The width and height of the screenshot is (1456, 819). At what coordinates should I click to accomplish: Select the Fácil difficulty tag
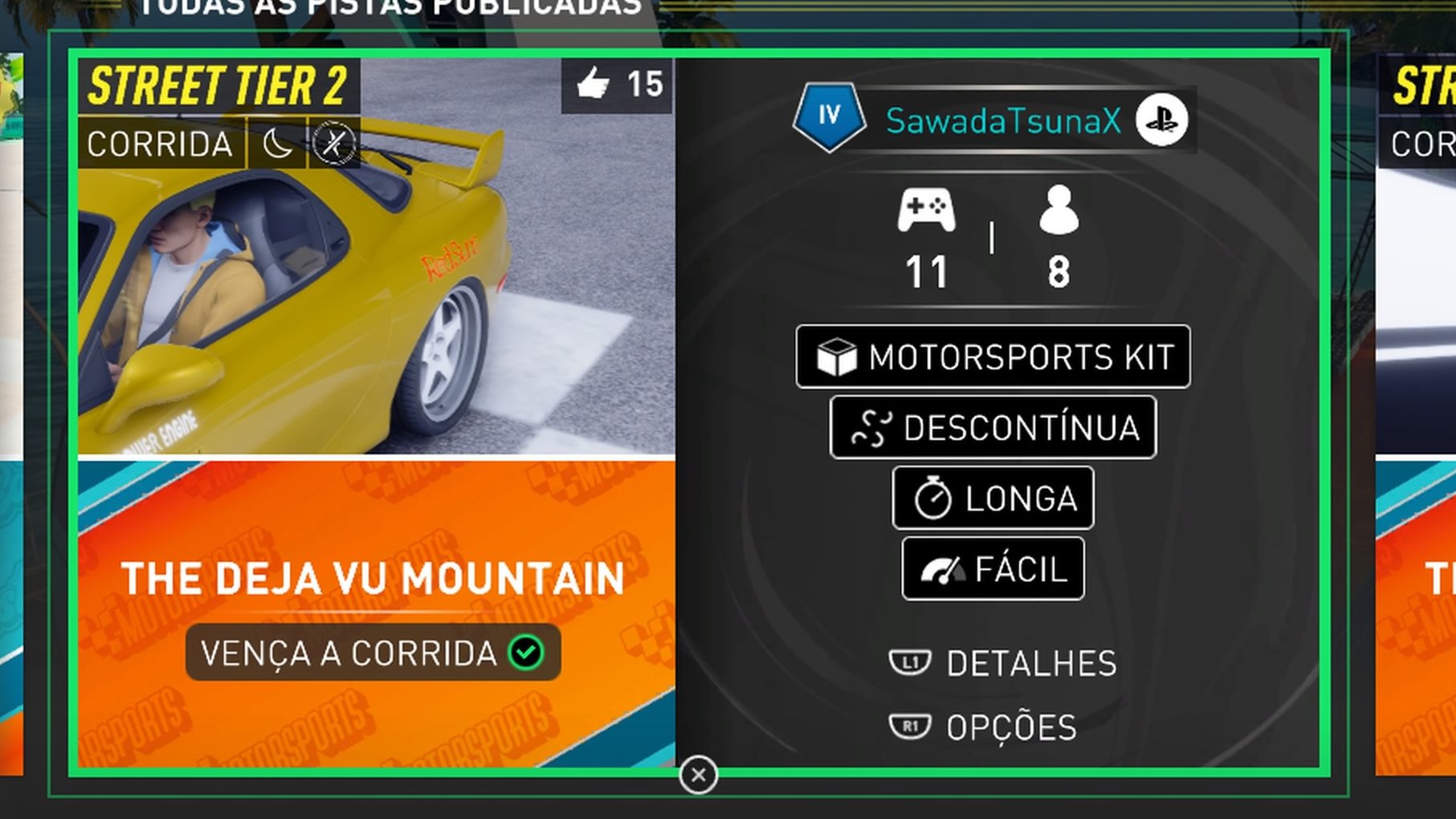tap(993, 569)
